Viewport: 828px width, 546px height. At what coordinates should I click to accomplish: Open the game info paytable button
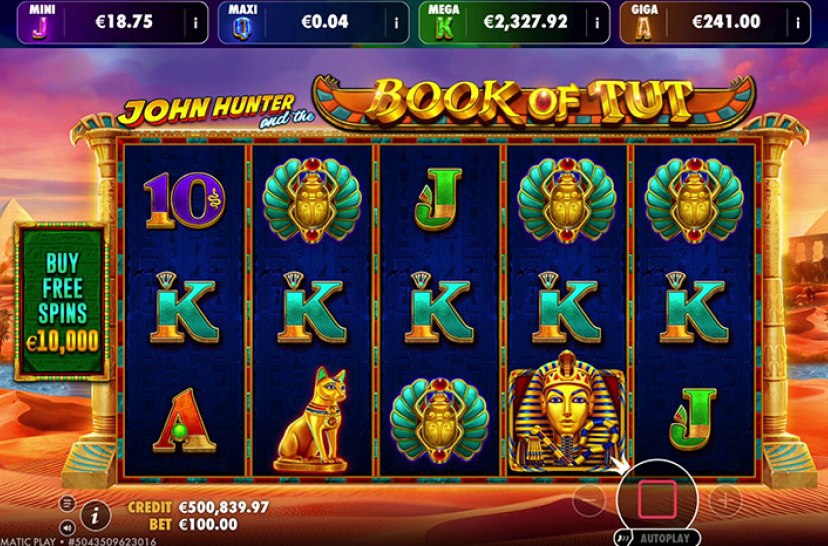(x=94, y=515)
